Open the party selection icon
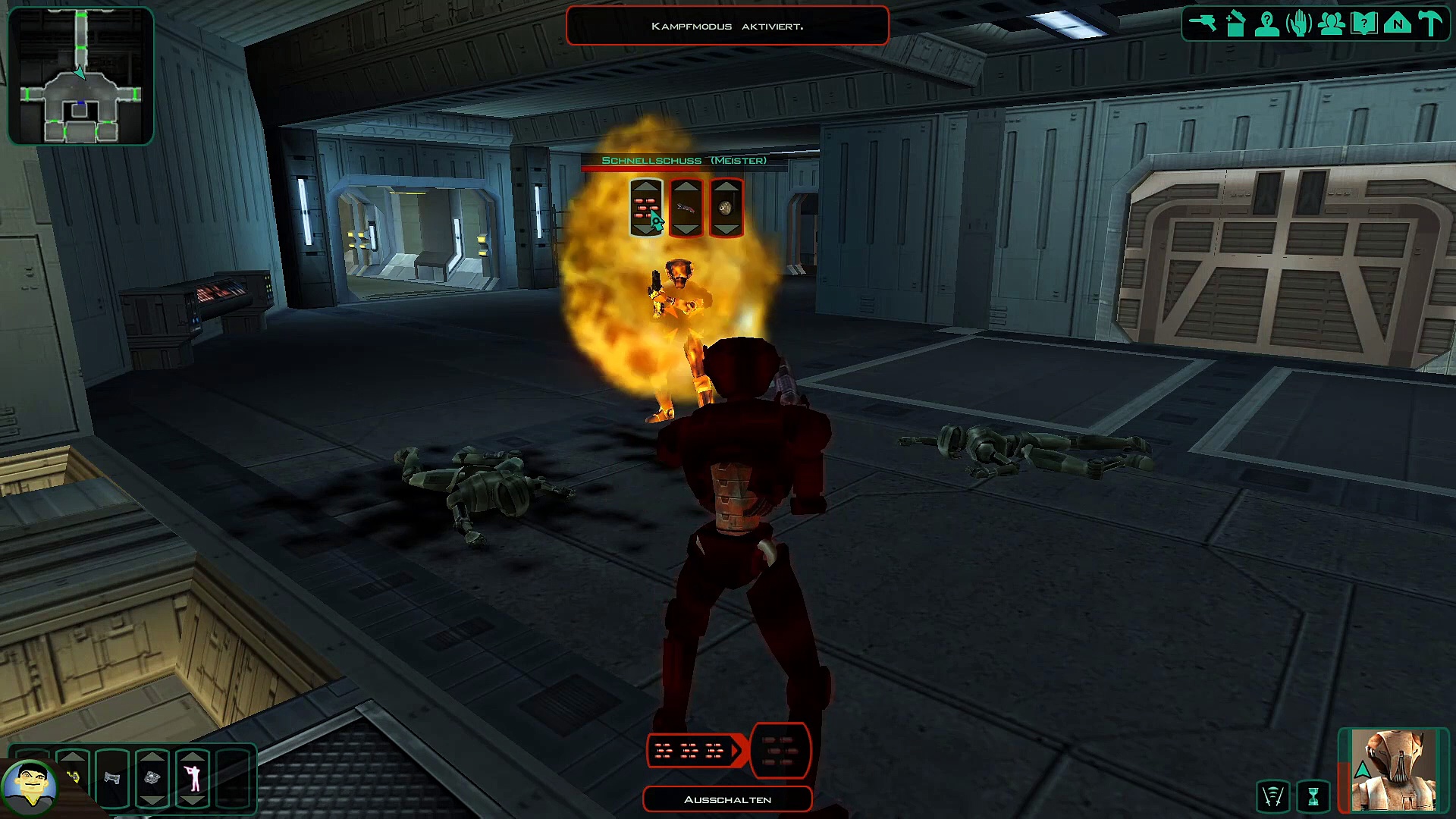The height and width of the screenshot is (819, 1456). (x=1332, y=23)
